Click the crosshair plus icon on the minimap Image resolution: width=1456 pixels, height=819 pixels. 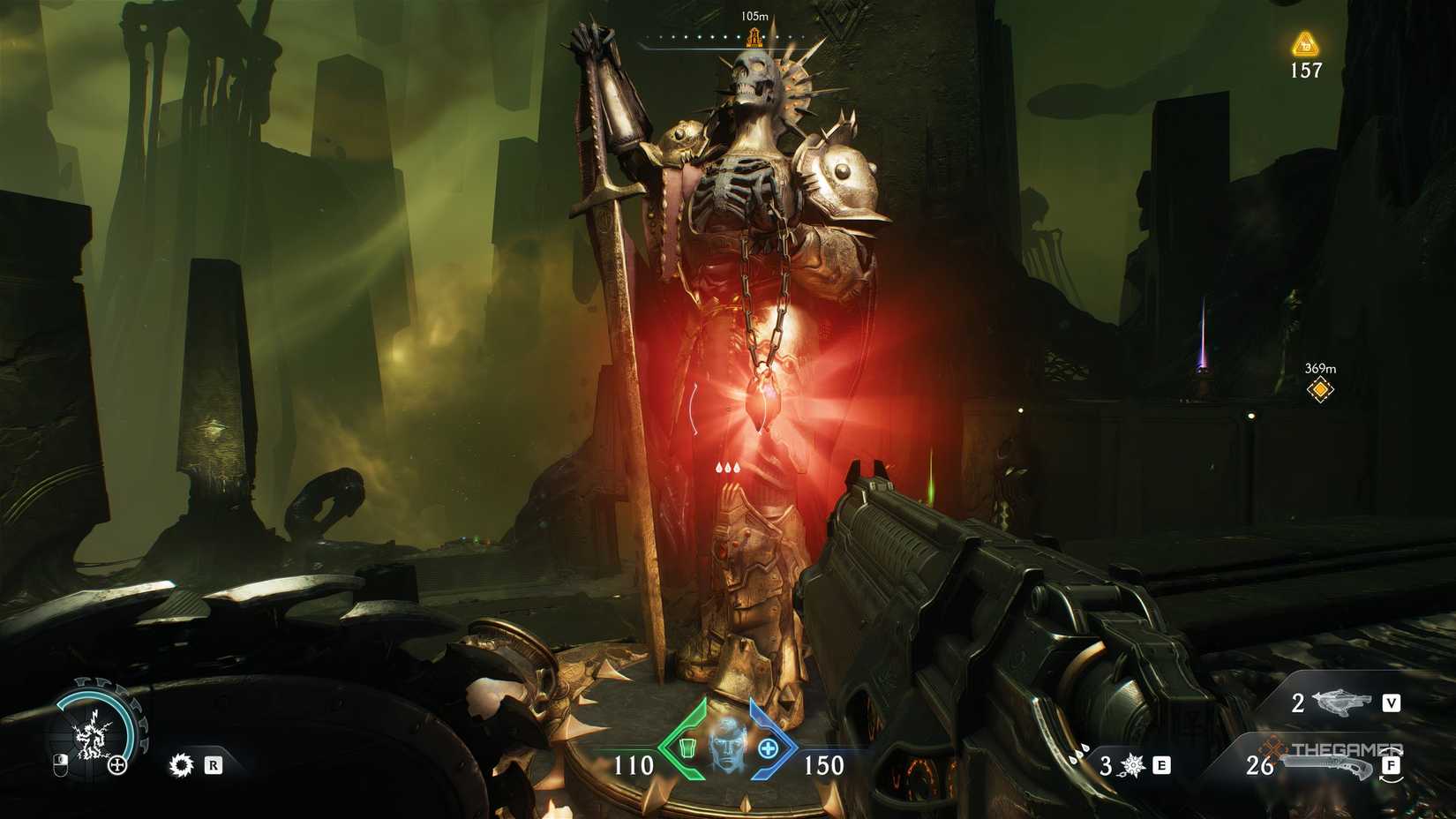[117, 764]
